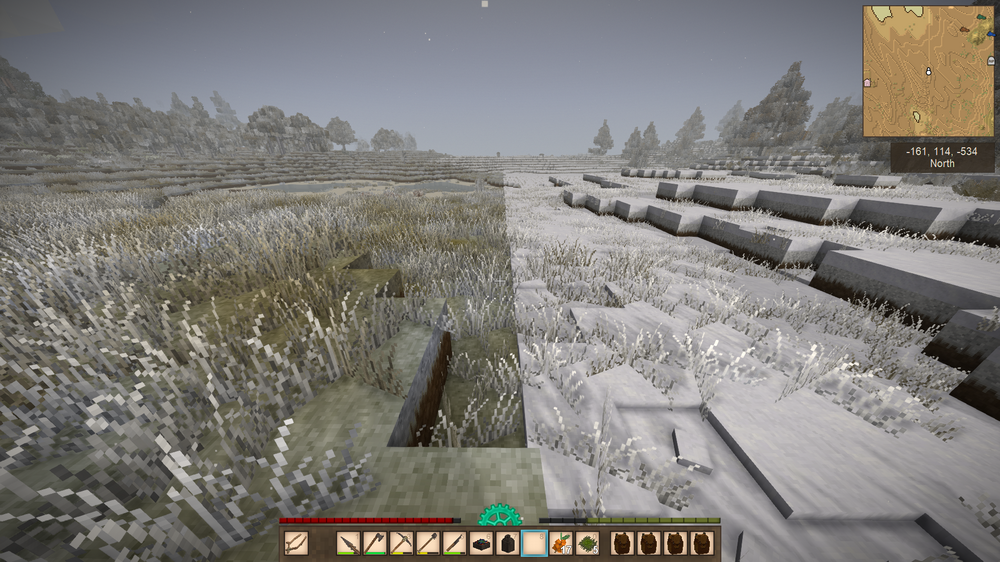Select the dark block in slot six
The height and width of the screenshot is (562, 1000).
(x=481, y=543)
